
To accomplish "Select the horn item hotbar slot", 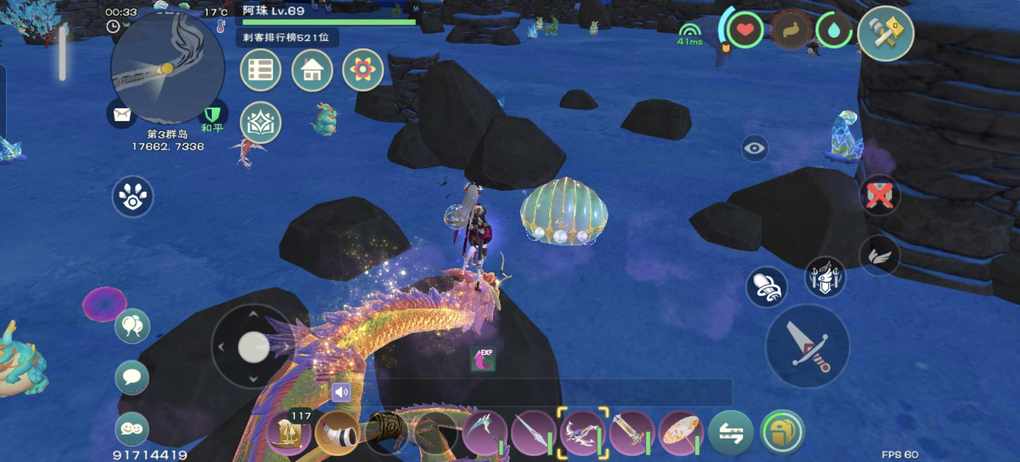I will coord(336,433).
